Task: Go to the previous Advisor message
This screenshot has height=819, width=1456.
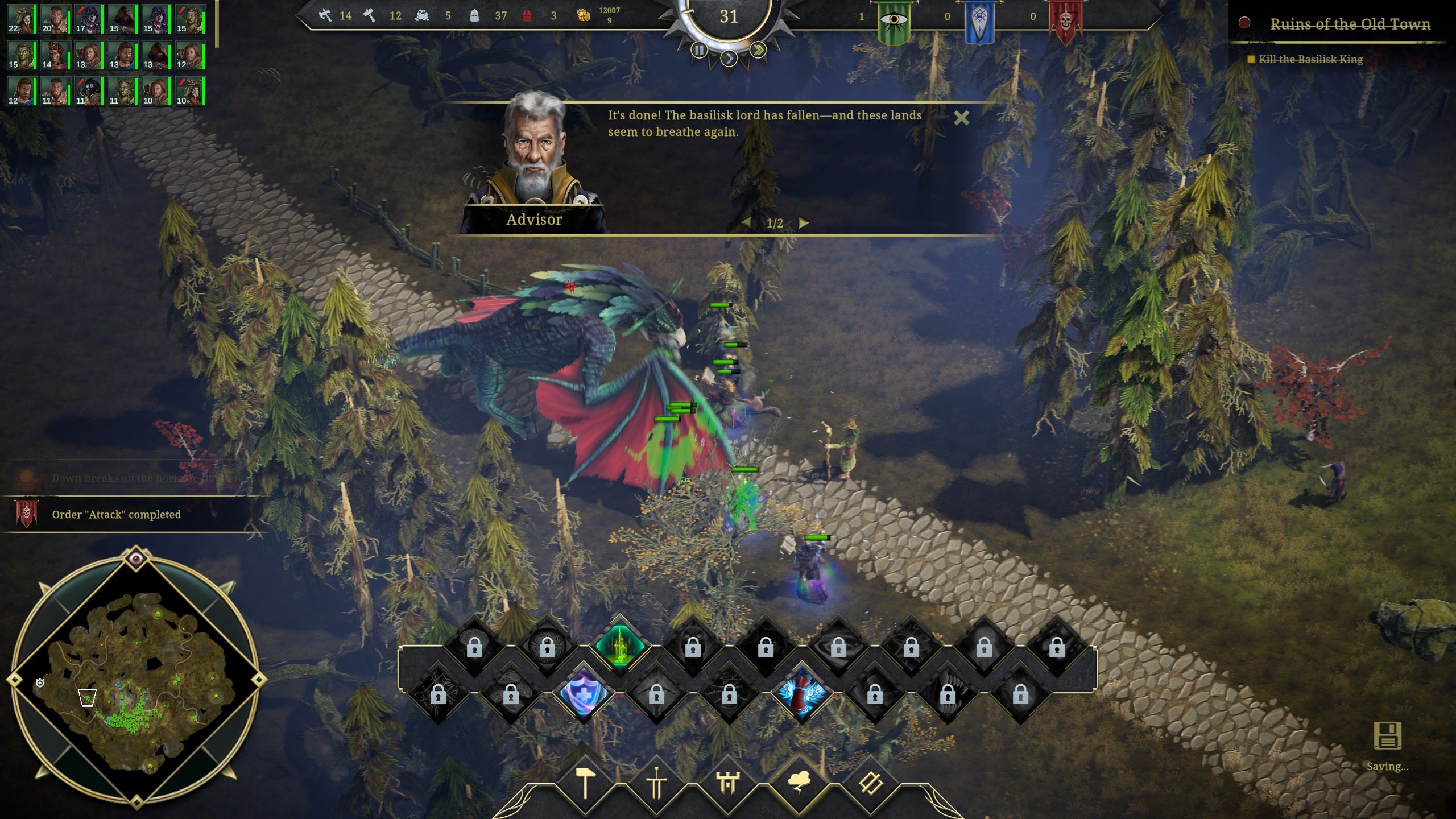Action: pyautogui.click(x=746, y=223)
